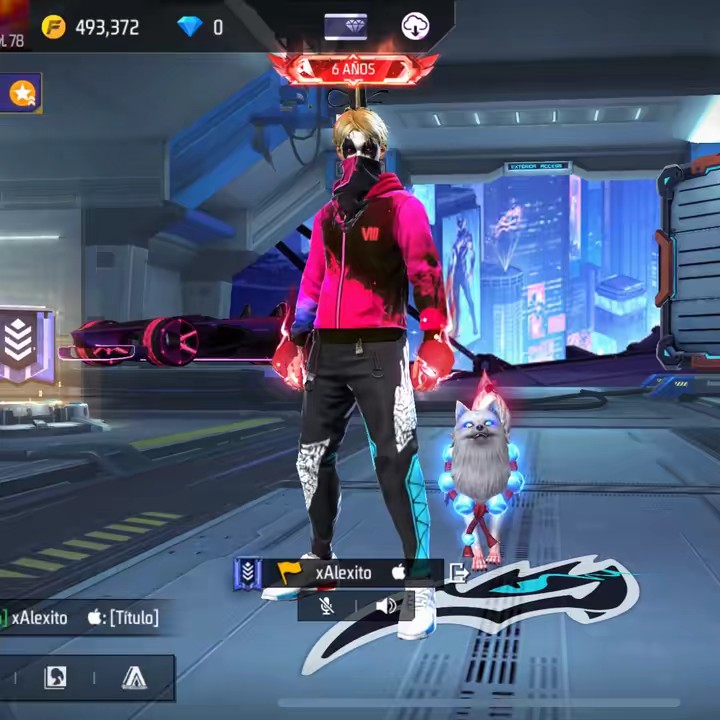The image size is (720, 720).
Task: Leave the squad with the exit icon
Action: [458, 573]
